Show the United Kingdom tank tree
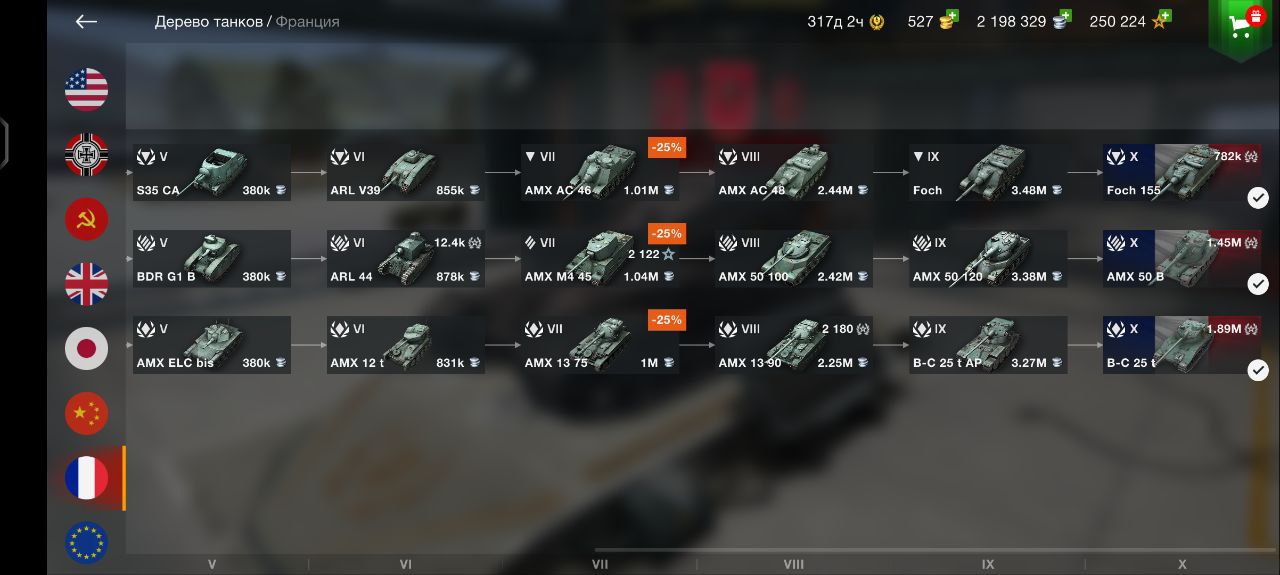Image resolution: width=1280 pixels, height=575 pixels. 87,284
